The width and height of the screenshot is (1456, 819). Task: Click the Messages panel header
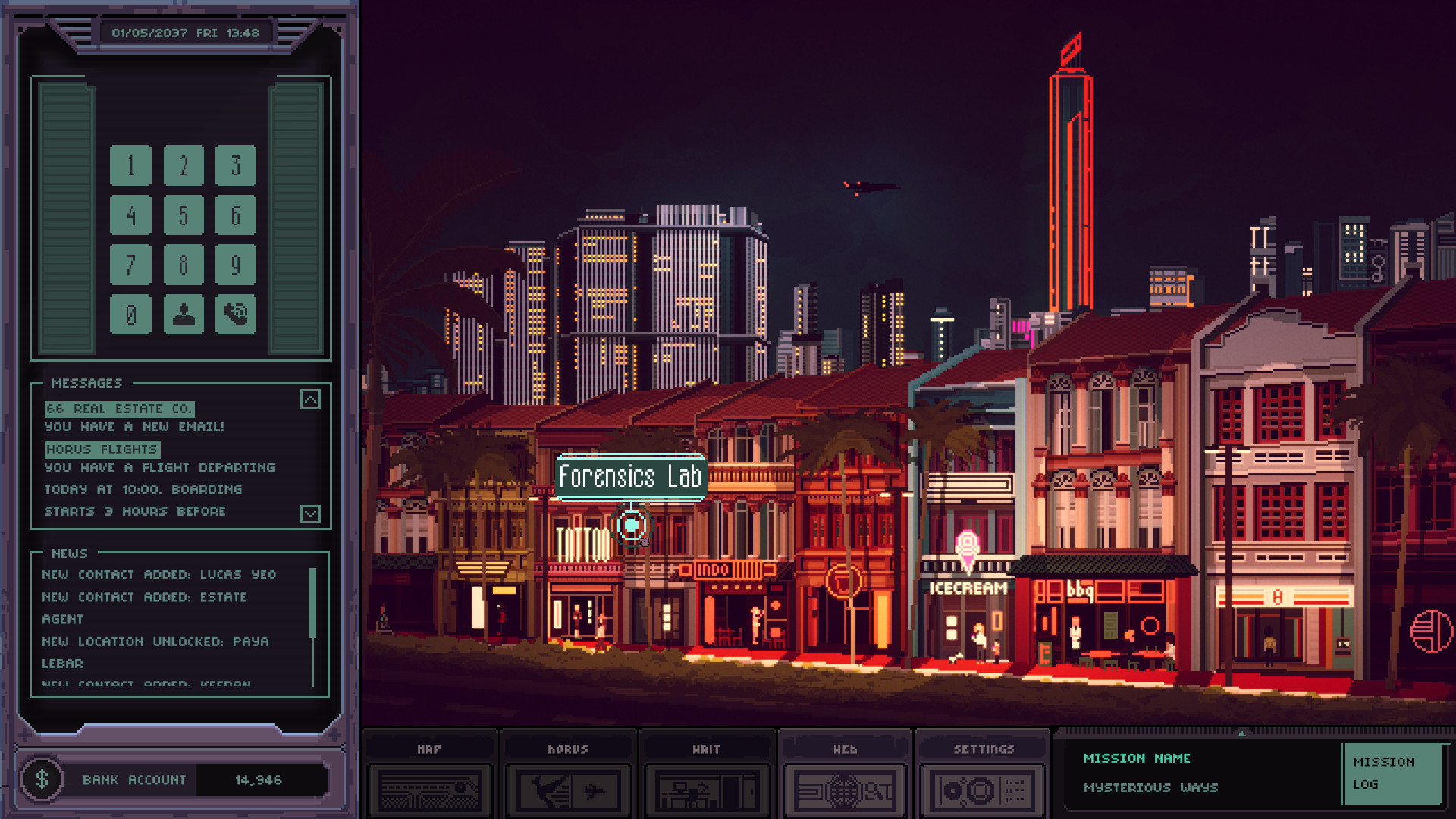[x=85, y=383]
